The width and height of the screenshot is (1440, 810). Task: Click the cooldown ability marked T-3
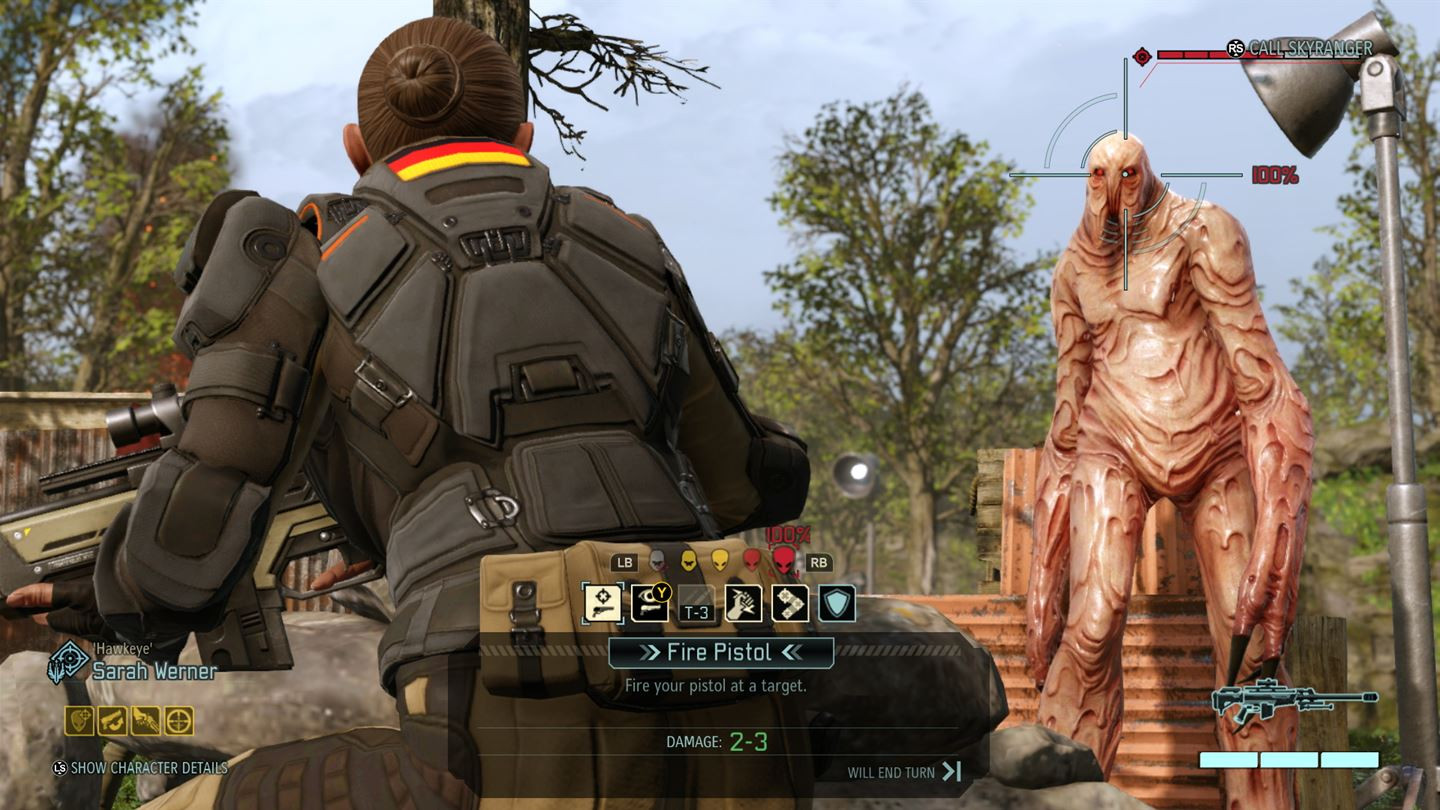tap(696, 604)
